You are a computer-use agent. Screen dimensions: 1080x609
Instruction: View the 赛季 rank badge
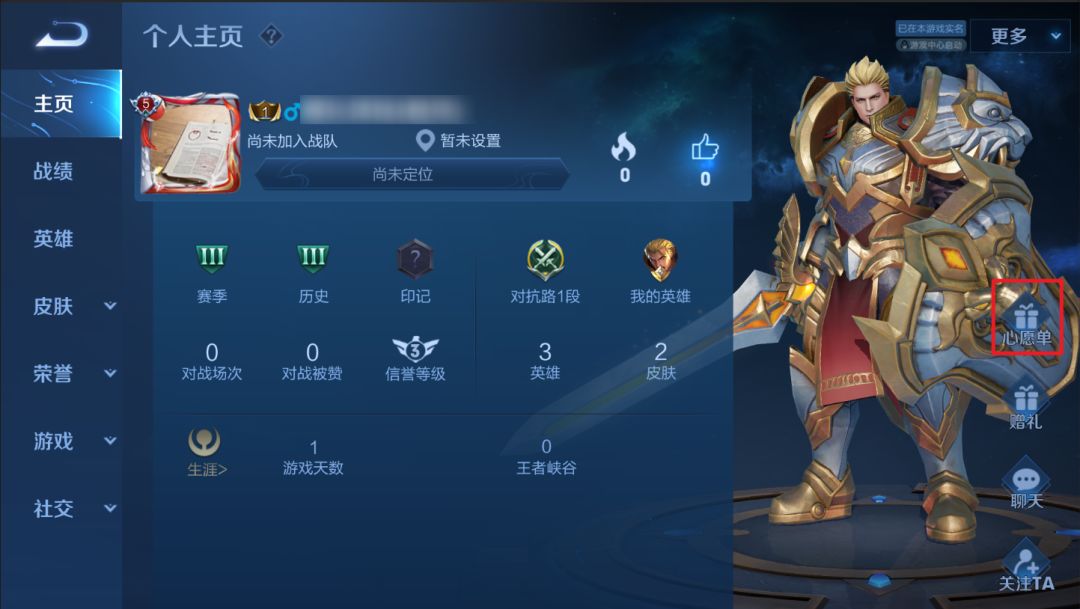212,262
